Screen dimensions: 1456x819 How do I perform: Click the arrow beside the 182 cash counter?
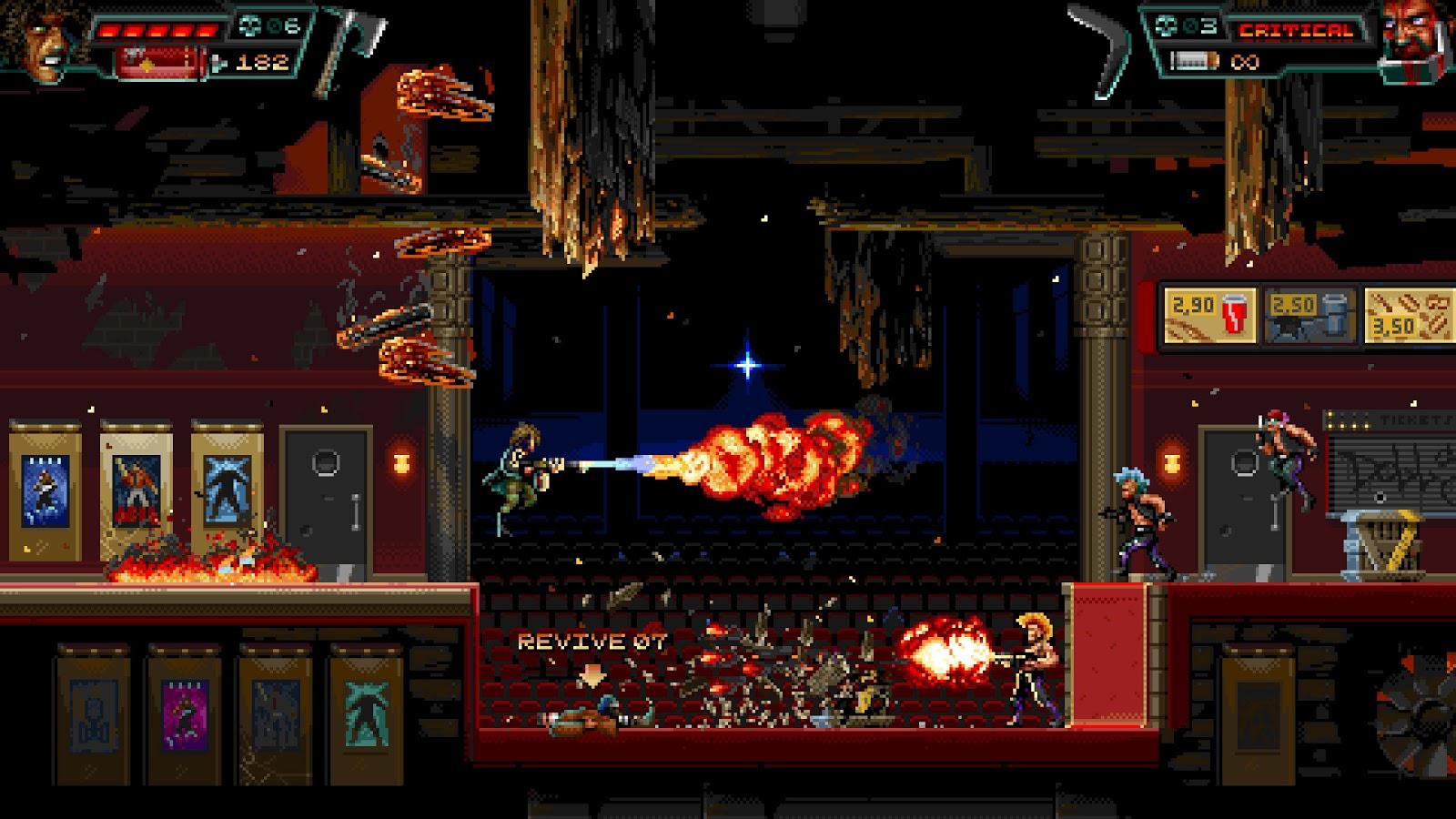(217, 64)
